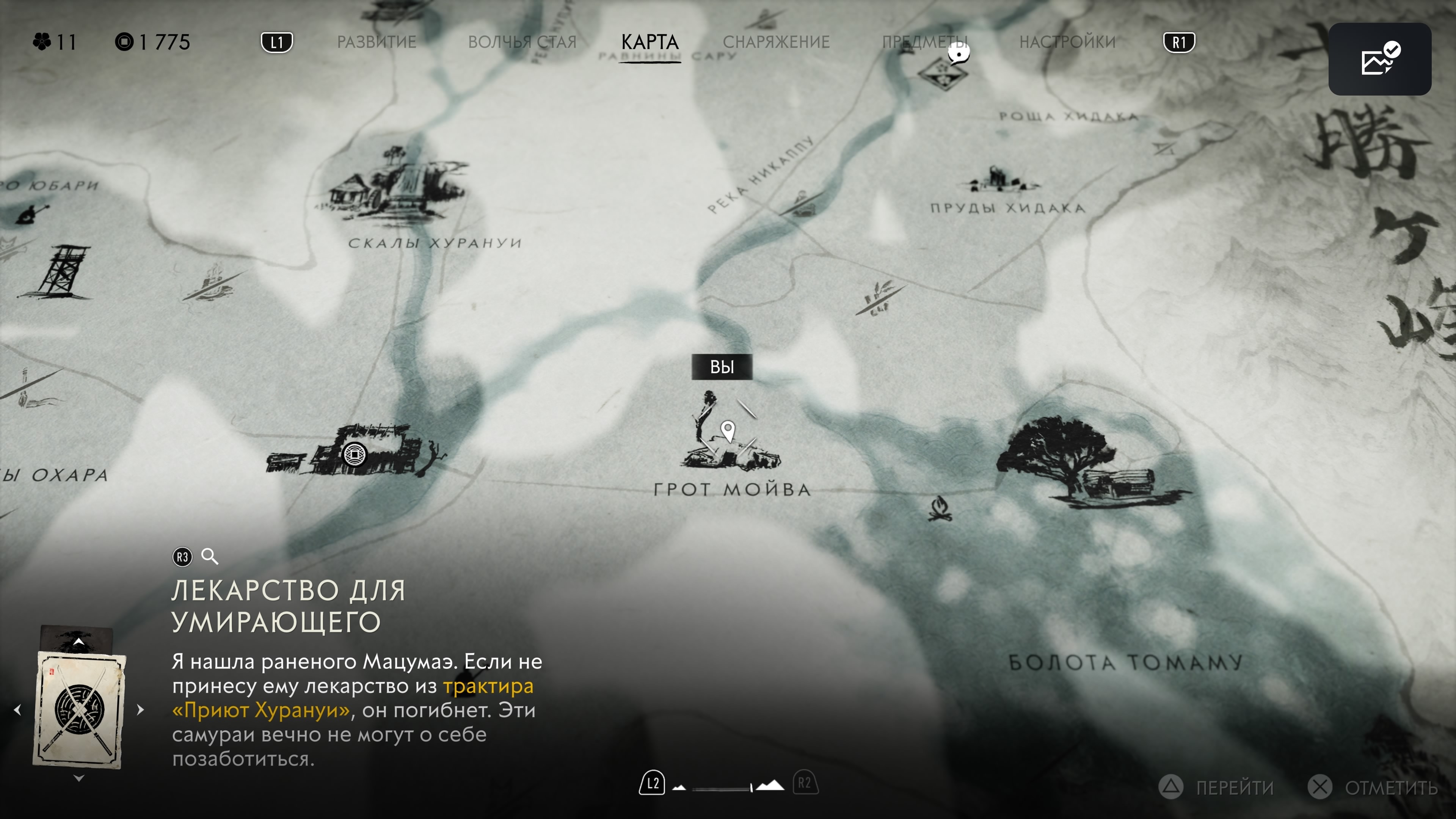This screenshot has height=819, width=1456.
Task: Show the next quest card with right arrow
Action: 140,709
